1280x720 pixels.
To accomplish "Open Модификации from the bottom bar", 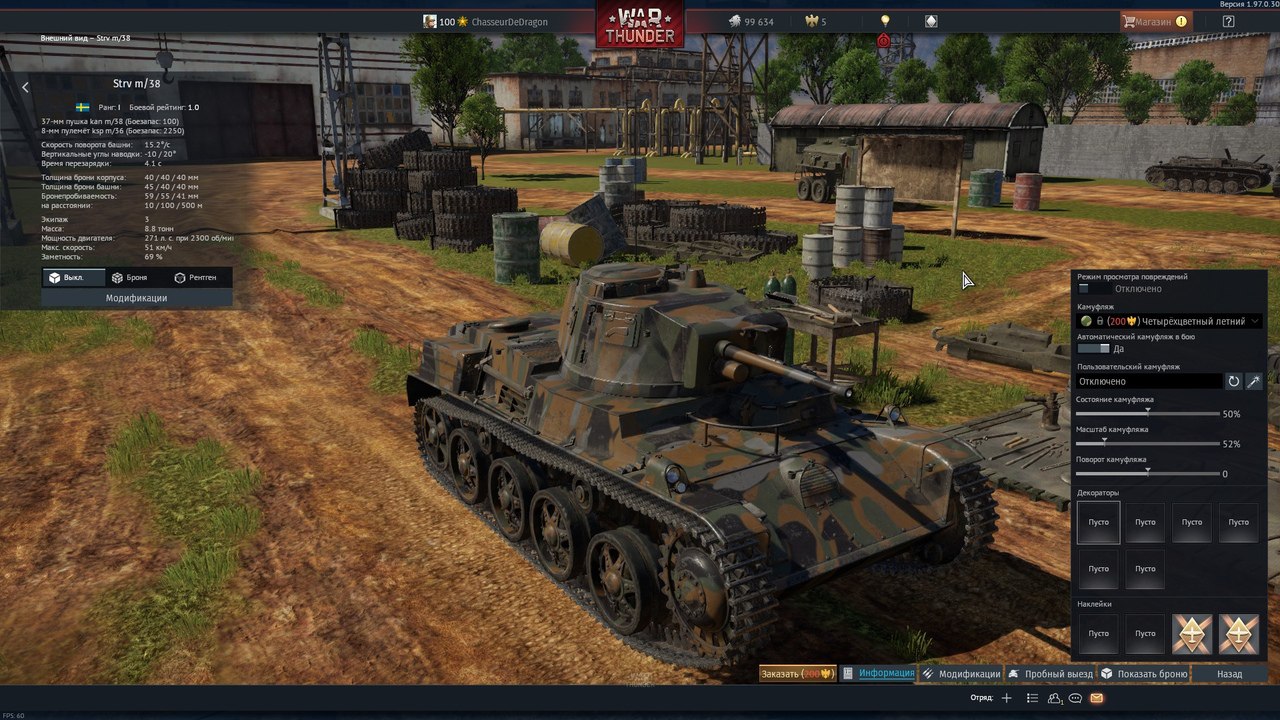I will point(961,674).
